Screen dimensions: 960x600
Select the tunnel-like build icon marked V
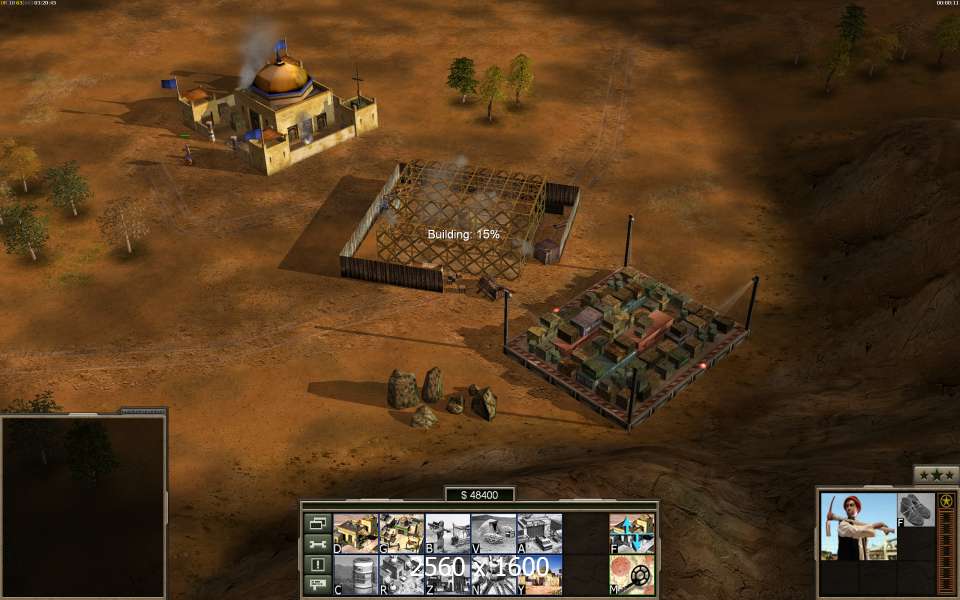(x=493, y=533)
